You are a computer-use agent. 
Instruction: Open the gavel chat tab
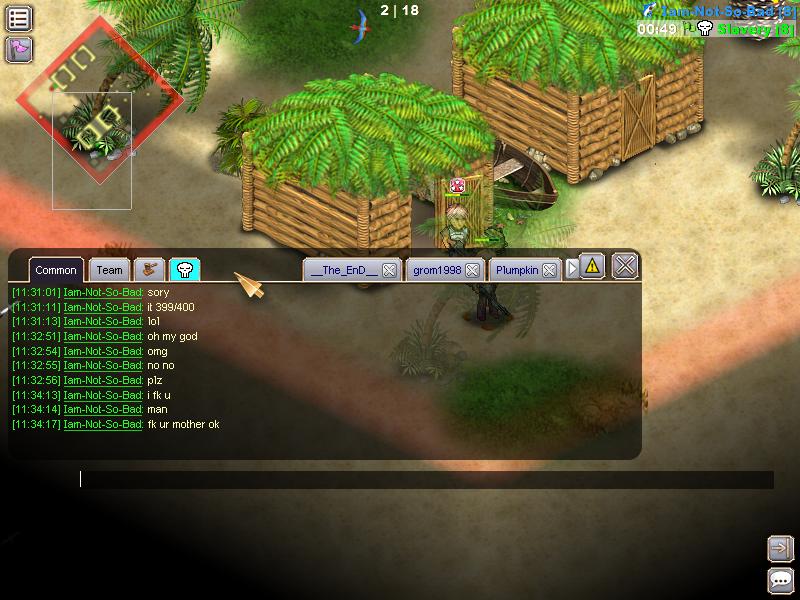[x=150, y=269]
